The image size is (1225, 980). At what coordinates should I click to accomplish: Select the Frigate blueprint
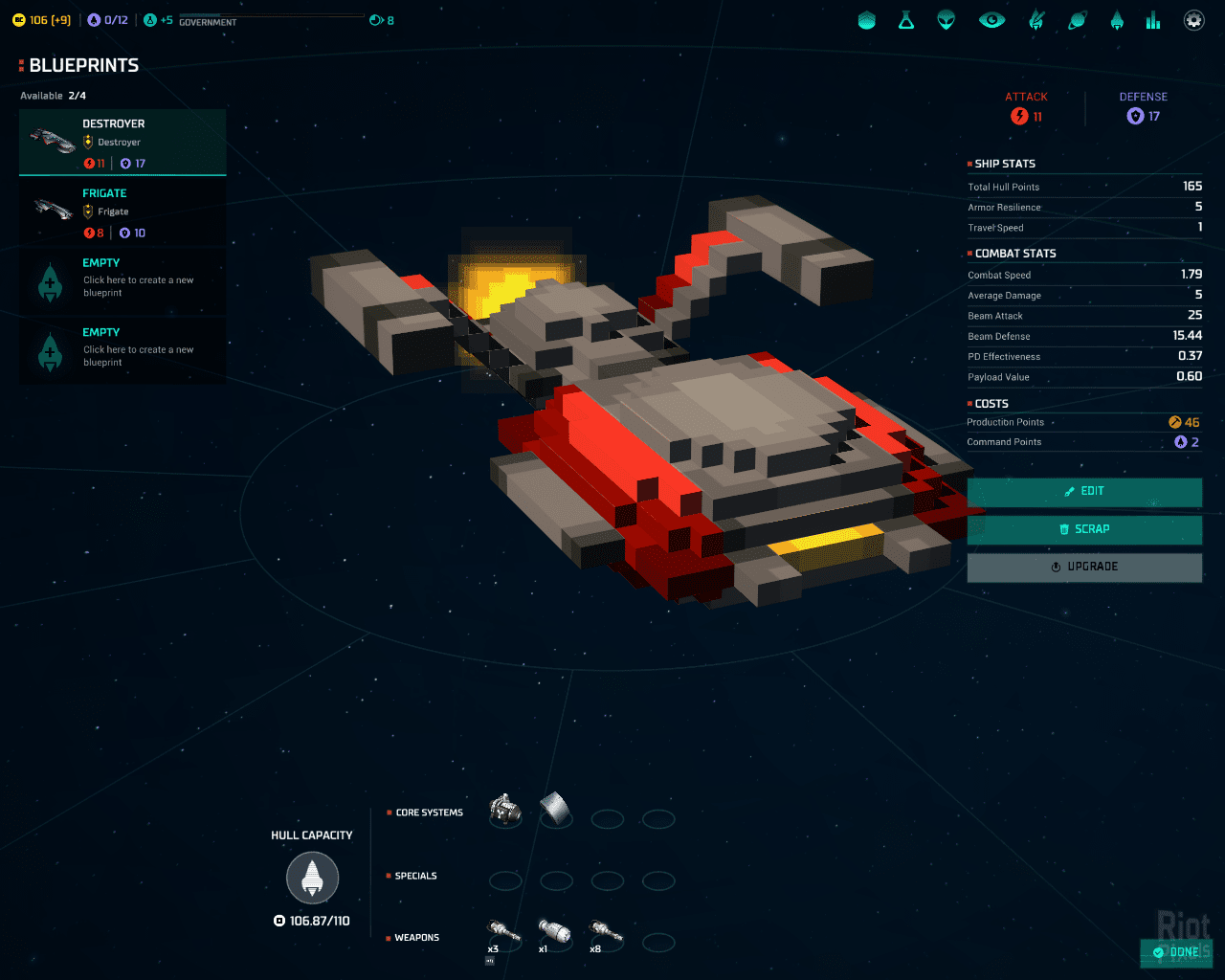point(122,212)
